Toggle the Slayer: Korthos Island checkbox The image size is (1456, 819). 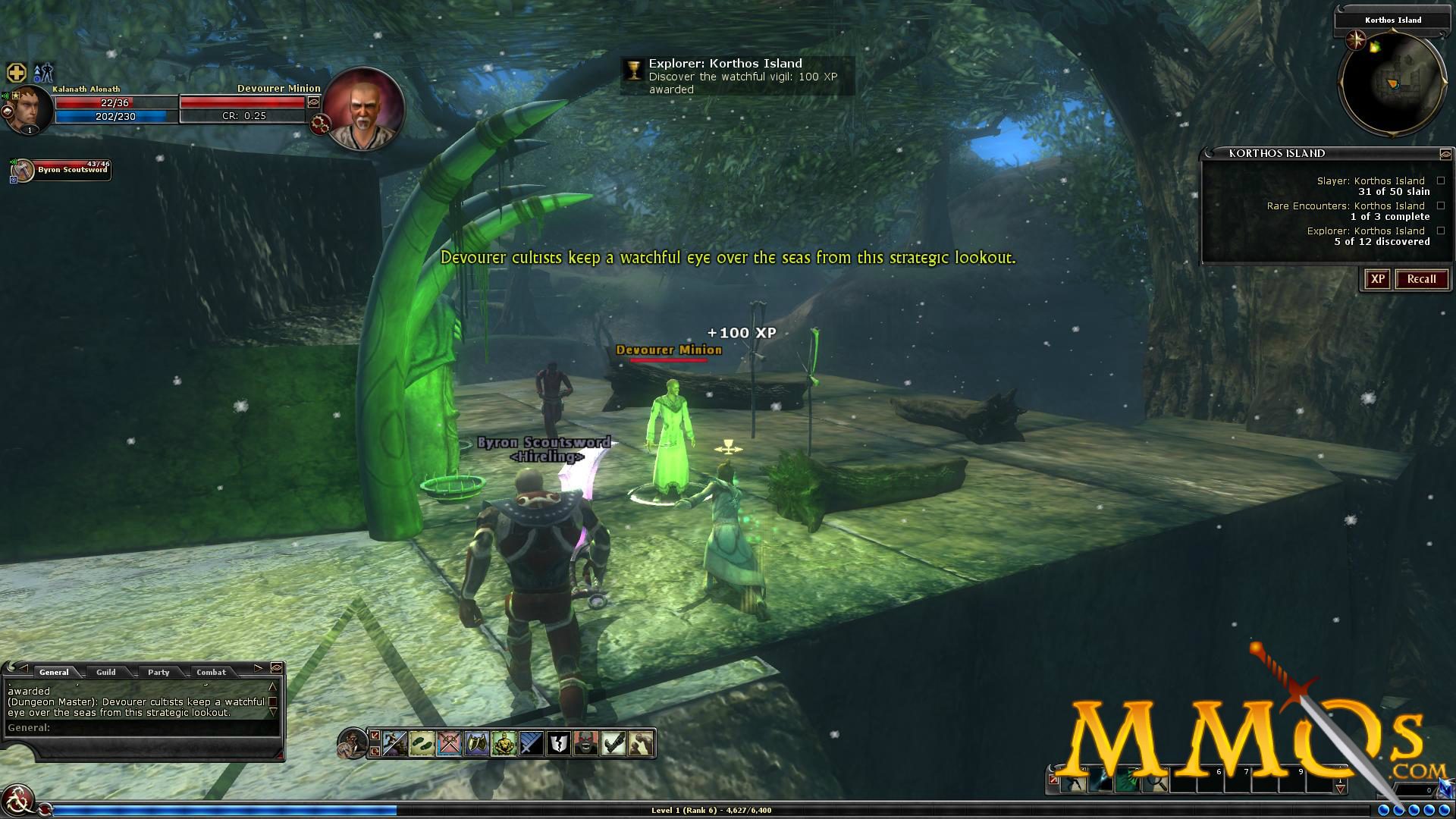click(x=1441, y=181)
